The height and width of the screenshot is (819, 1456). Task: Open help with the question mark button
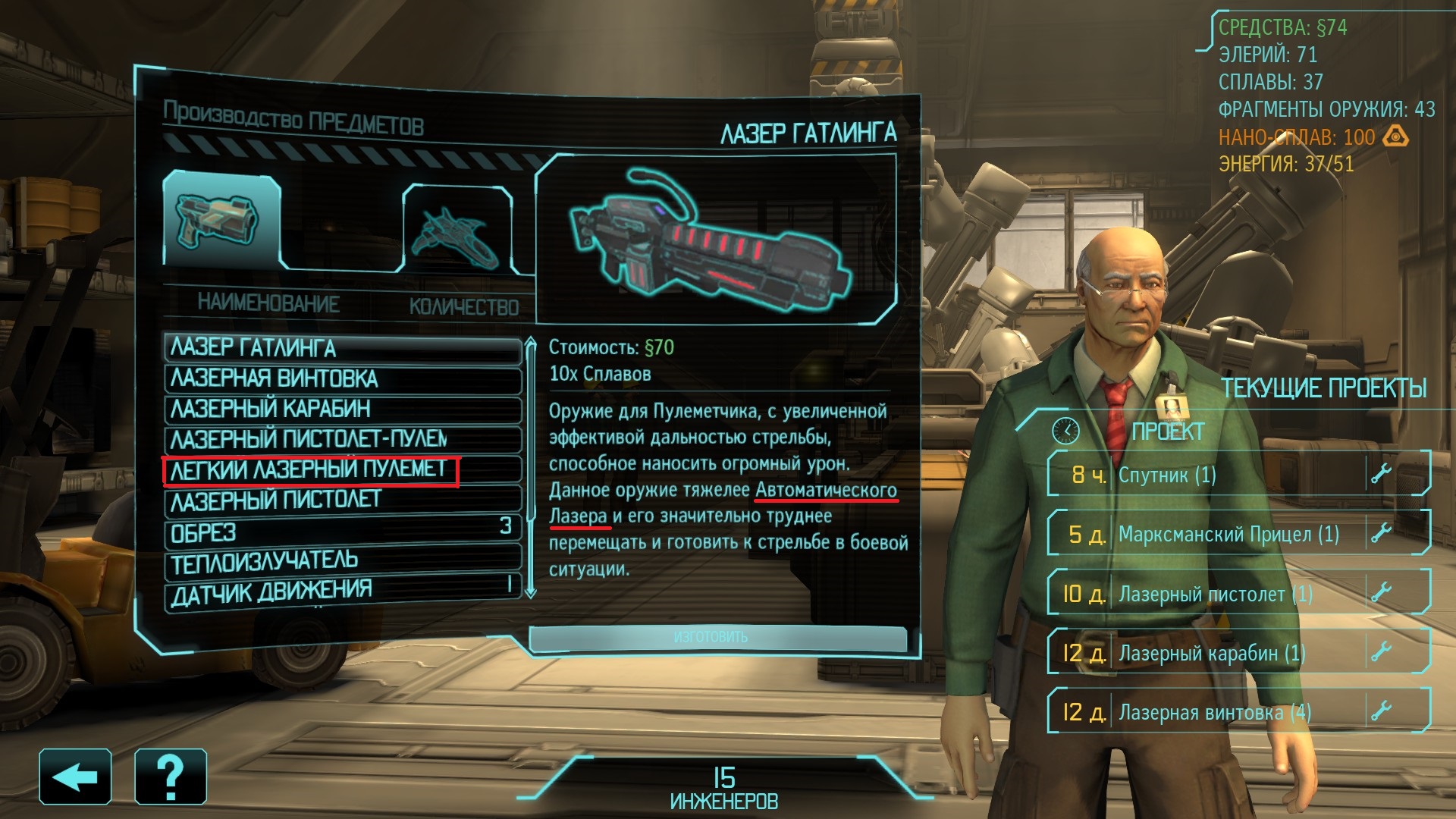tap(171, 777)
